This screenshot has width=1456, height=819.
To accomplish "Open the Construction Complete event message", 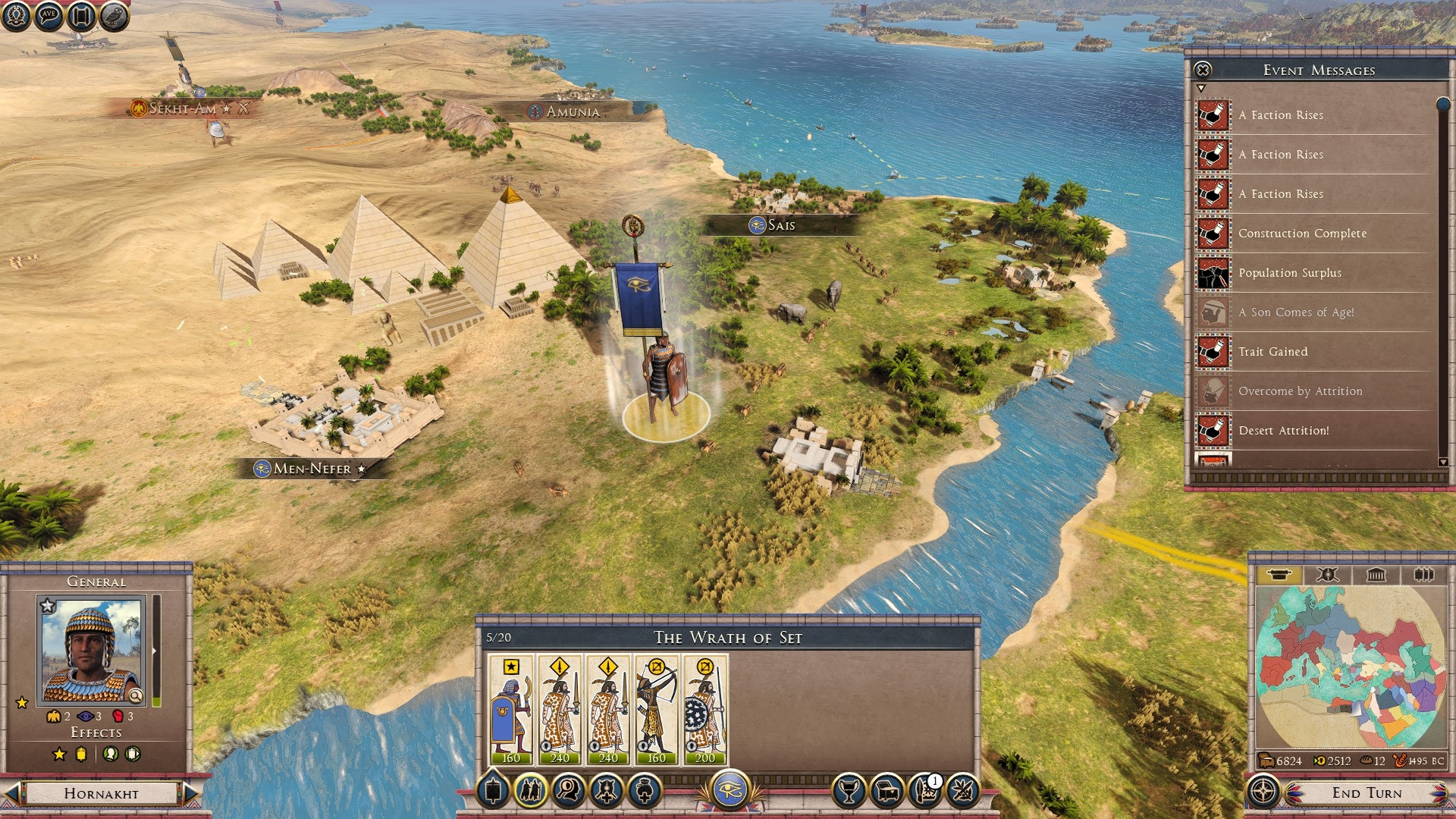I will (1302, 234).
